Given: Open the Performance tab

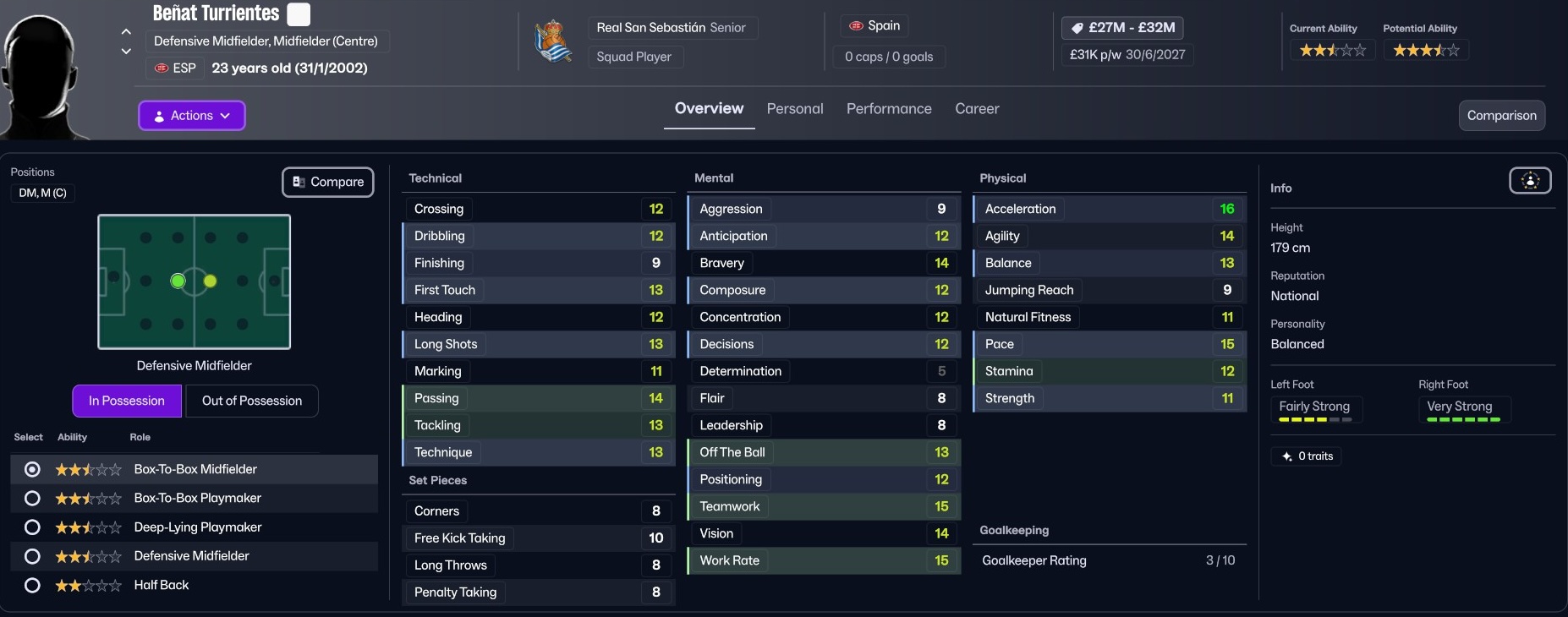Looking at the screenshot, I should point(889,109).
